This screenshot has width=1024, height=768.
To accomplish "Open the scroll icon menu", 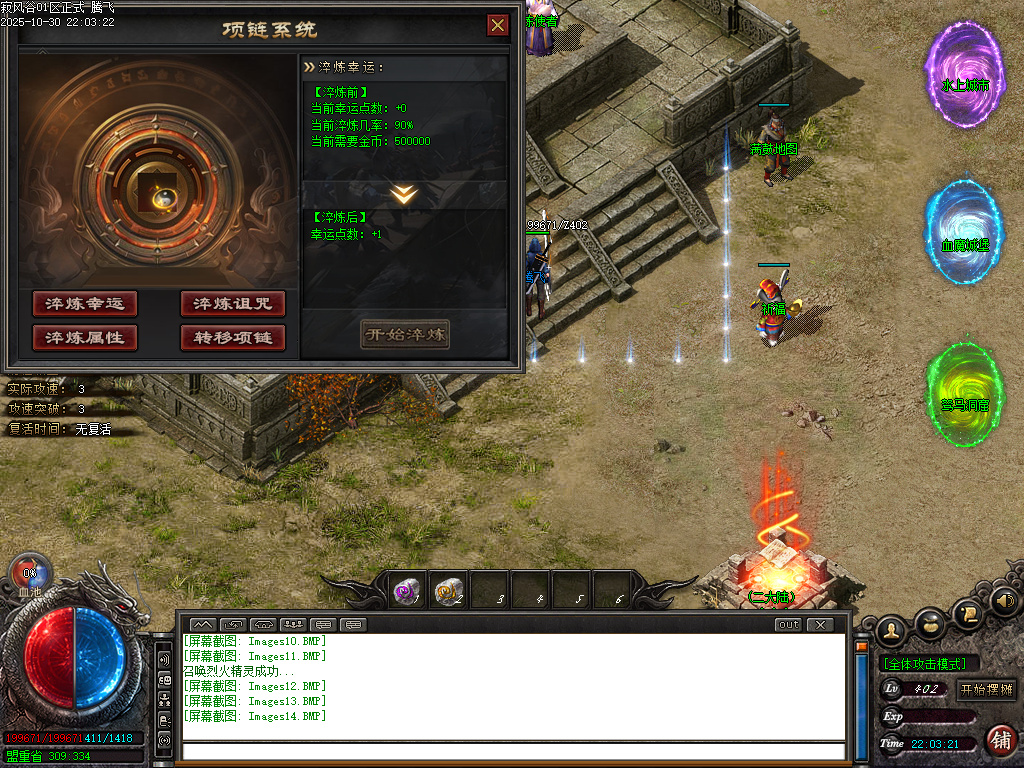I will point(967,611).
